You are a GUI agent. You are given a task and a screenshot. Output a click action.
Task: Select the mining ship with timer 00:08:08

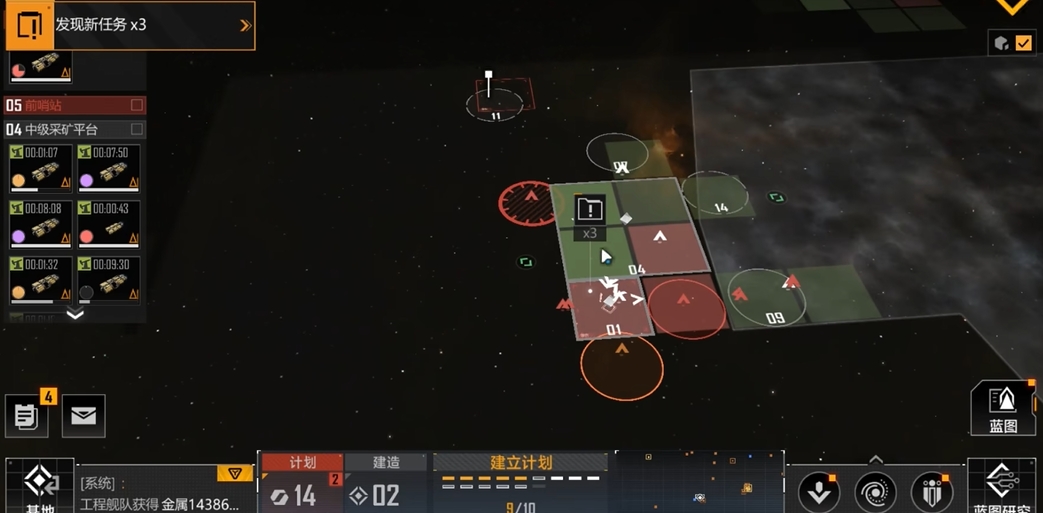click(x=40, y=224)
